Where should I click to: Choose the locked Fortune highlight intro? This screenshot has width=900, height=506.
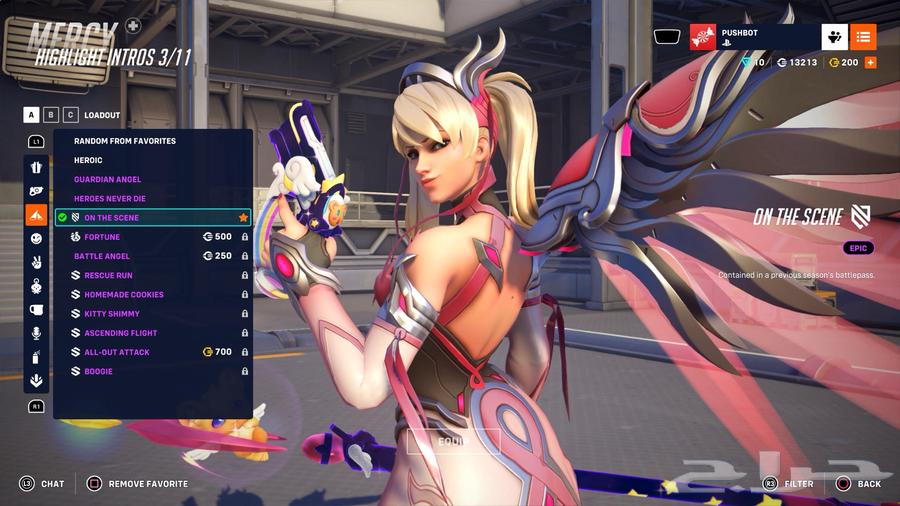coord(102,237)
